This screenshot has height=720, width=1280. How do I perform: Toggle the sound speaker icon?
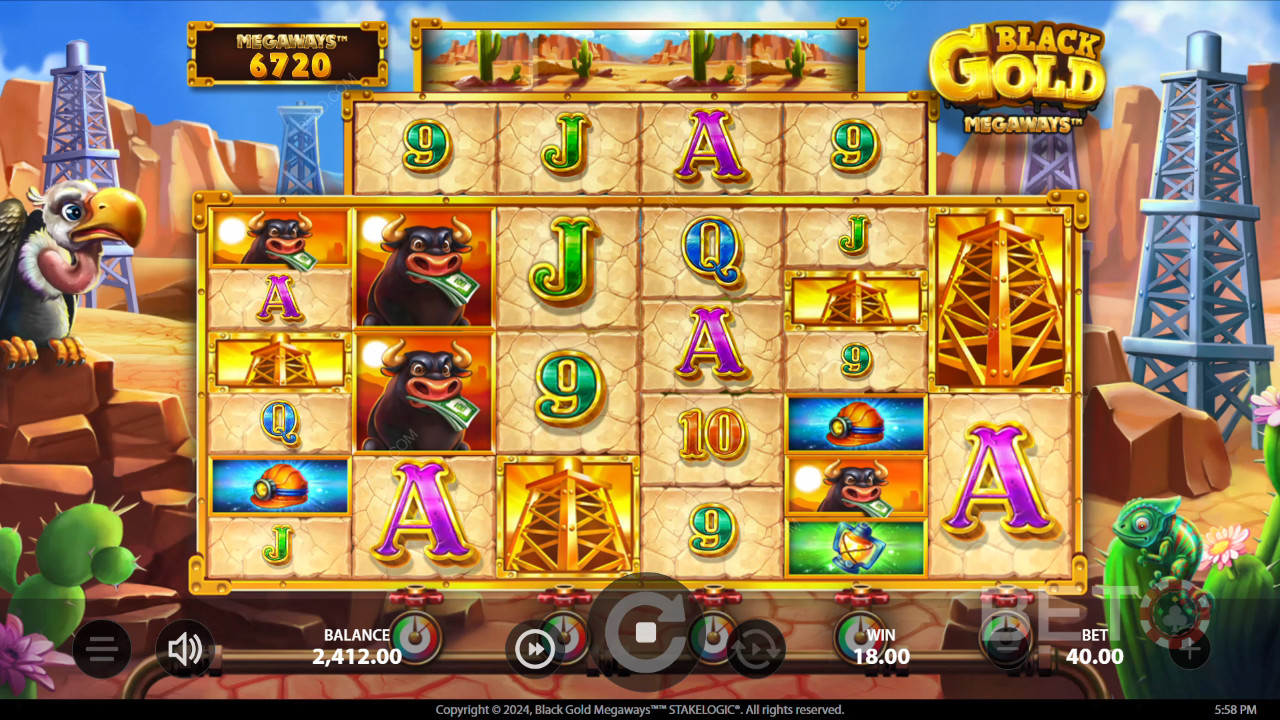point(185,649)
